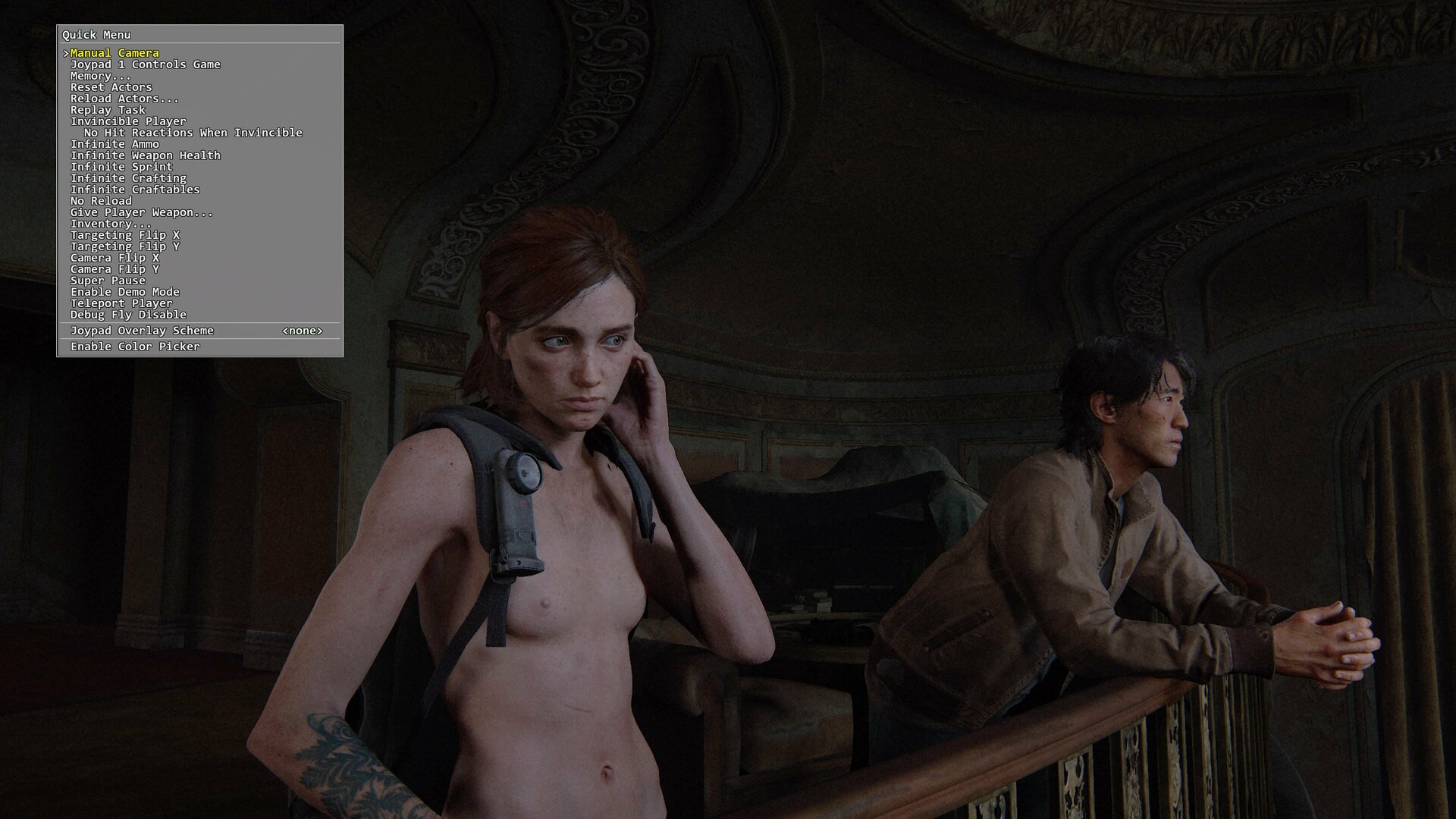This screenshot has height=819, width=1456.
Task: Toggle Infinite Weapon Health
Action: (145, 155)
